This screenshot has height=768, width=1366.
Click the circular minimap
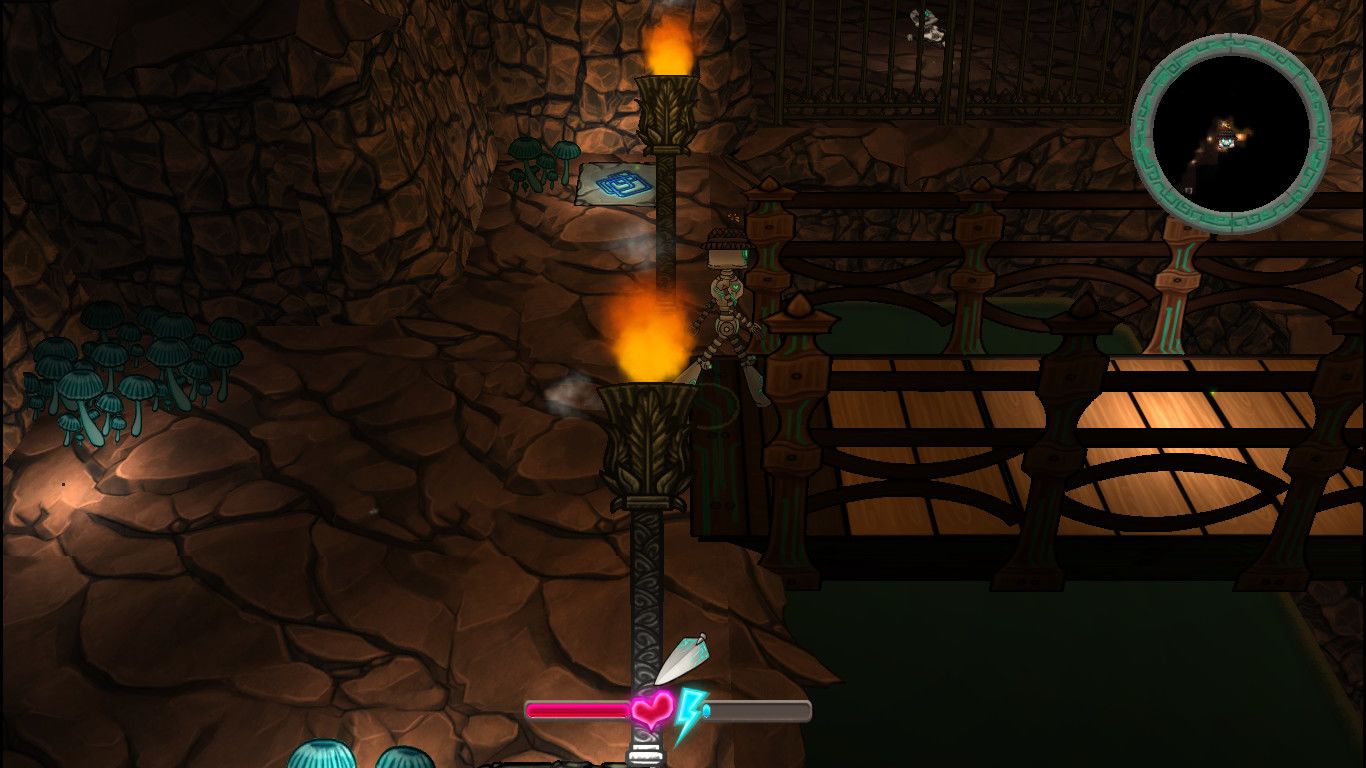pyautogui.click(x=1230, y=132)
